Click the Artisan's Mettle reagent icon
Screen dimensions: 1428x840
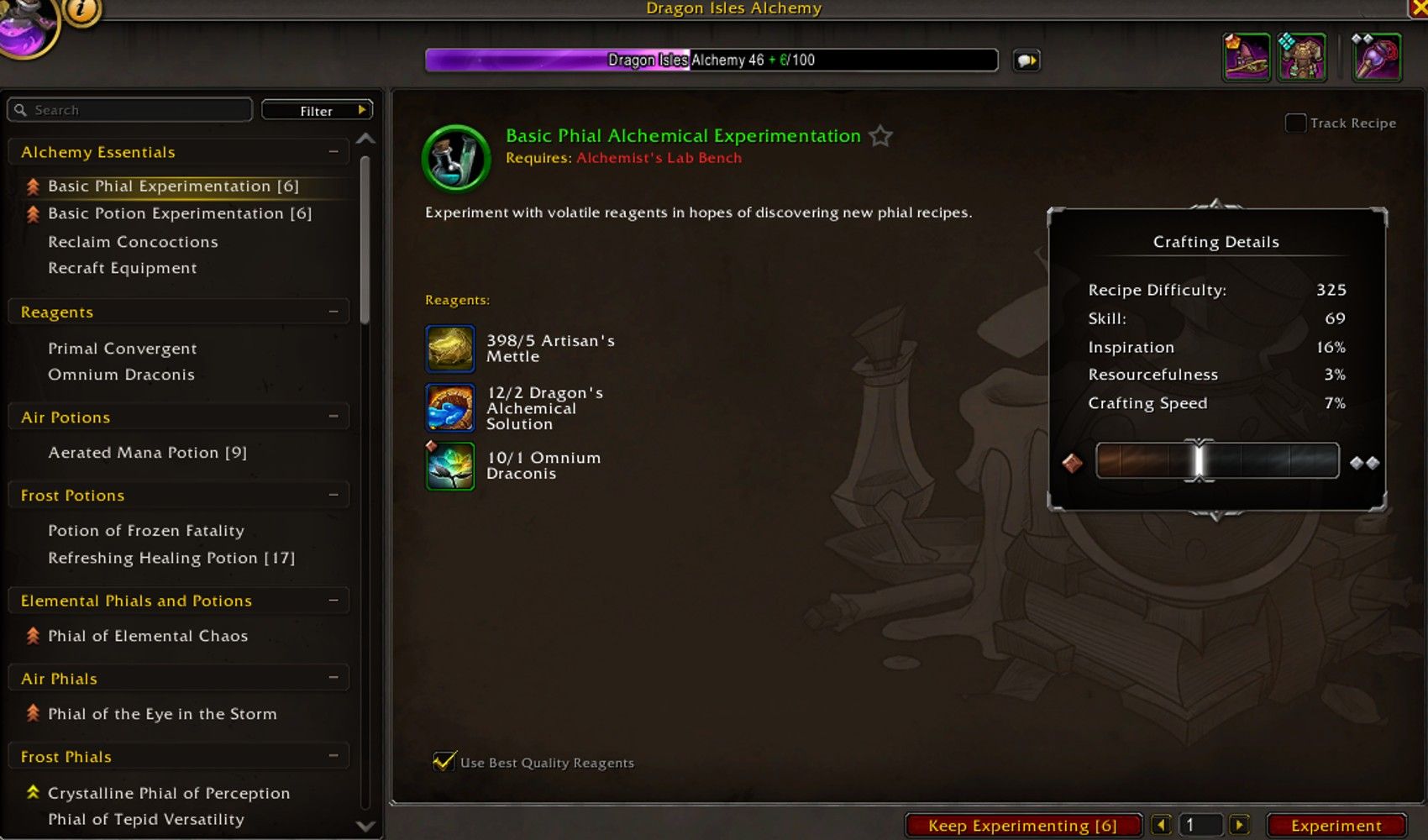point(450,348)
